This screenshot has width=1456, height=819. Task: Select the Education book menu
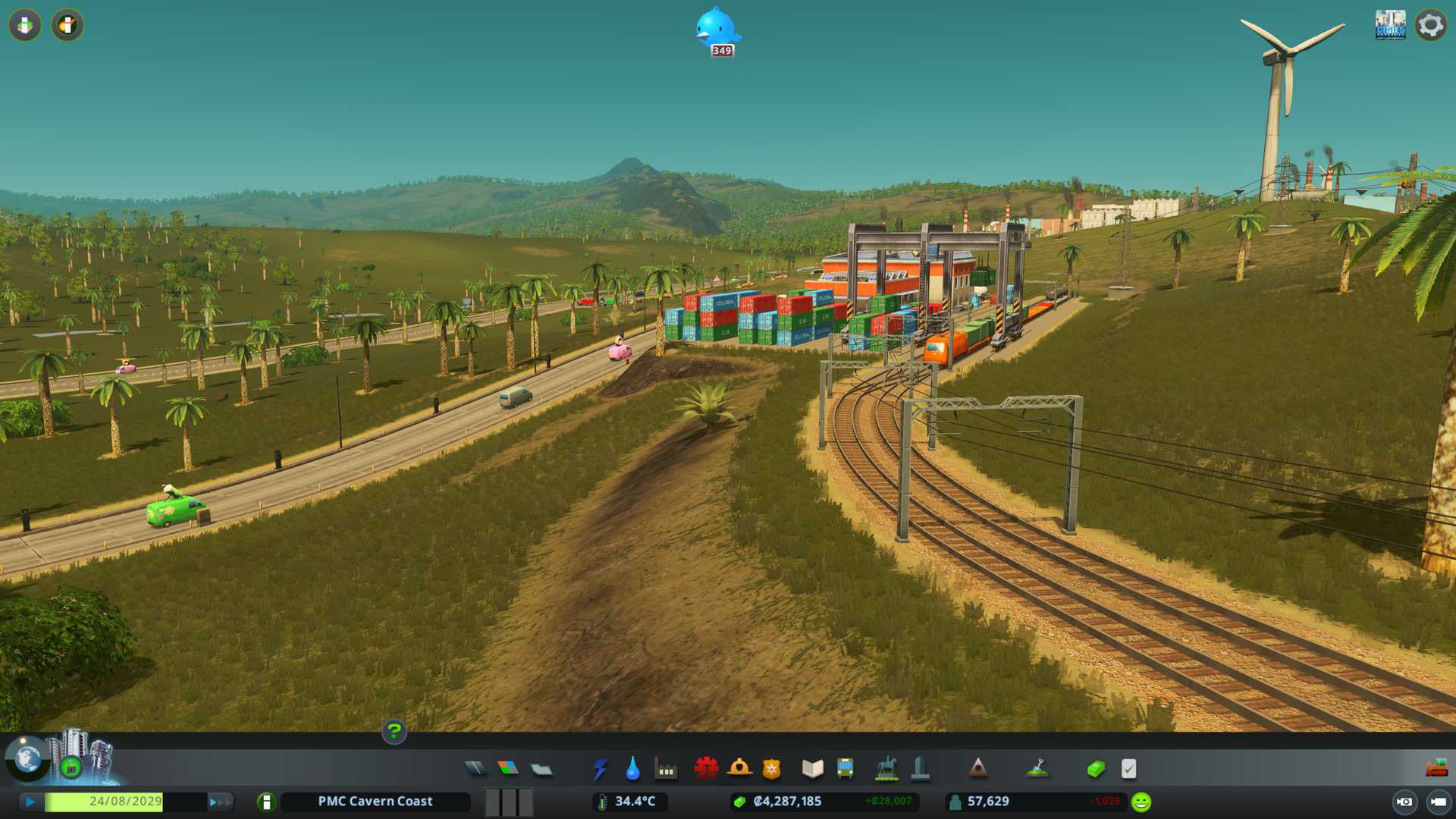click(x=812, y=769)
